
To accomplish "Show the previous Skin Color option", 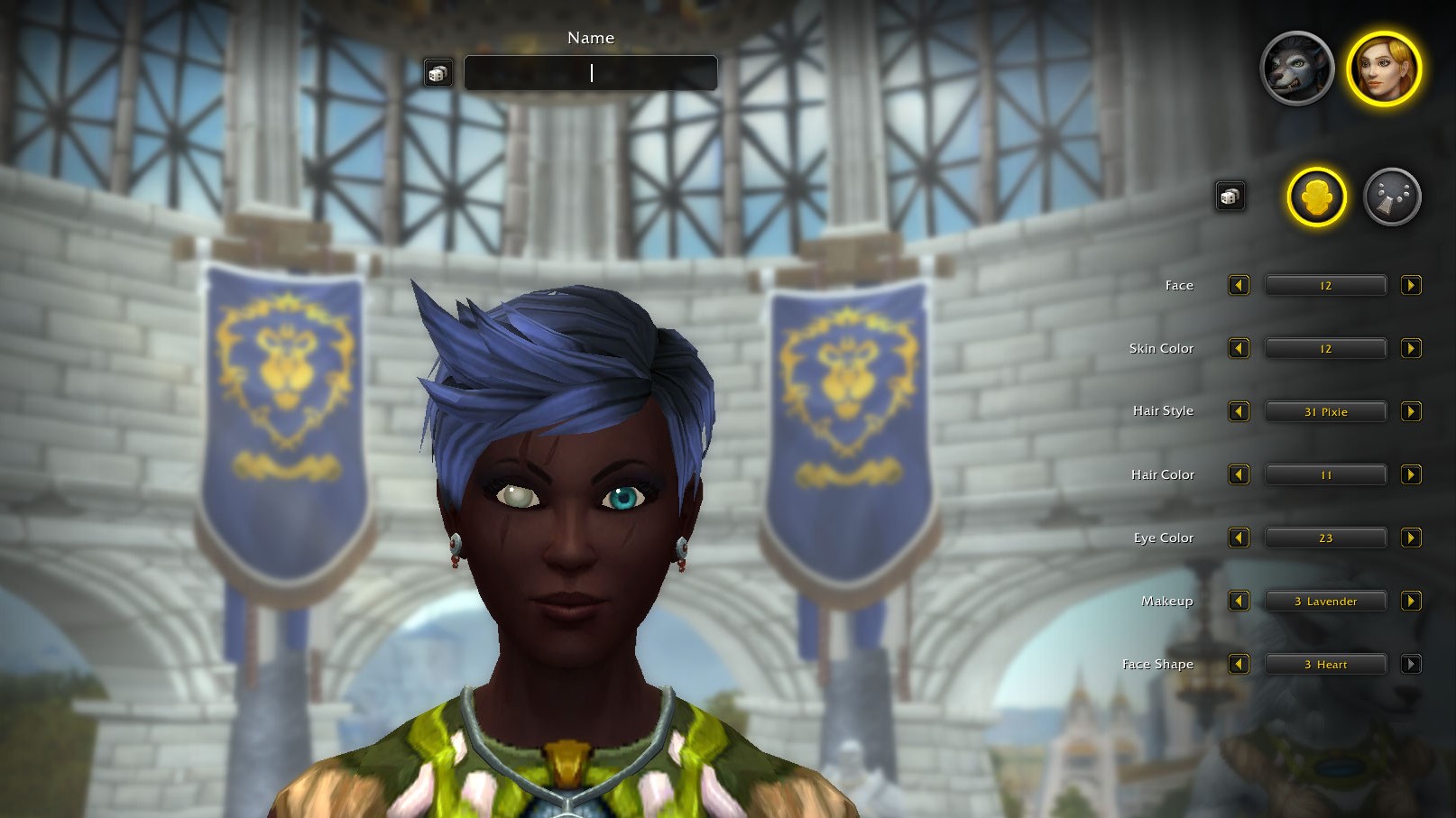I will [x=1239, y=348].
